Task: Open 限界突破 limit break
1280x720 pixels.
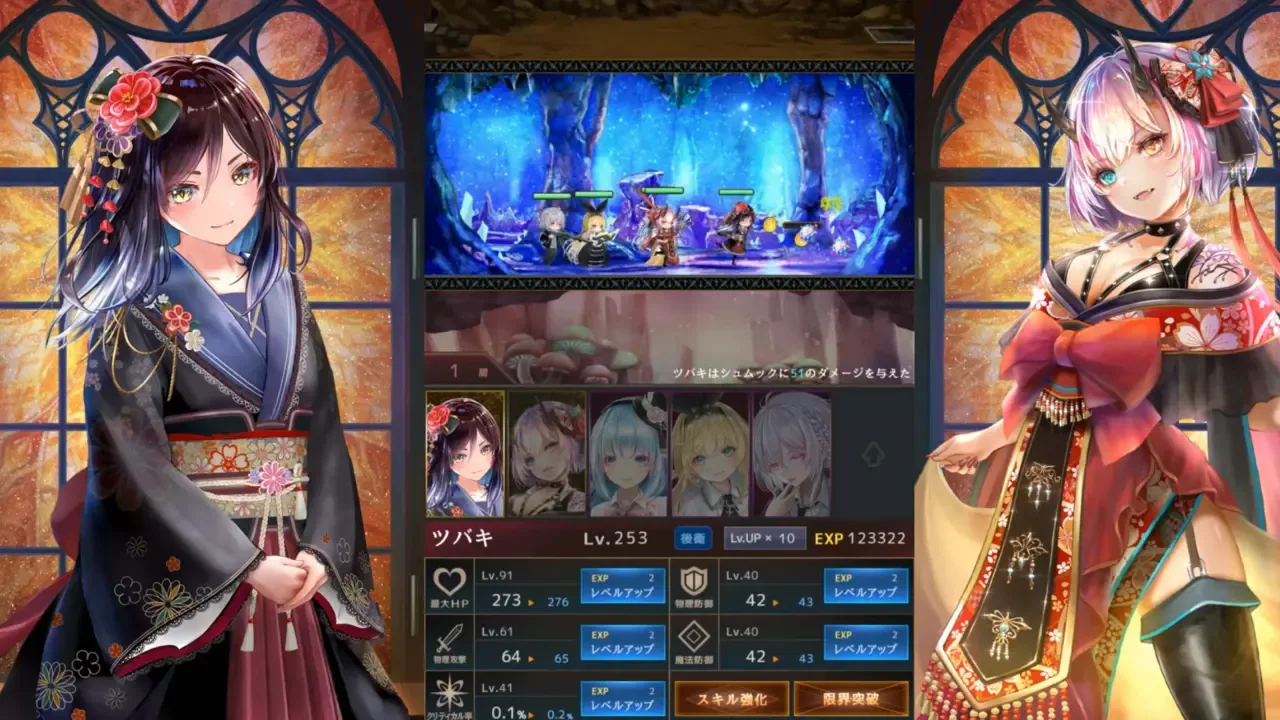Action: click(851, 698)
